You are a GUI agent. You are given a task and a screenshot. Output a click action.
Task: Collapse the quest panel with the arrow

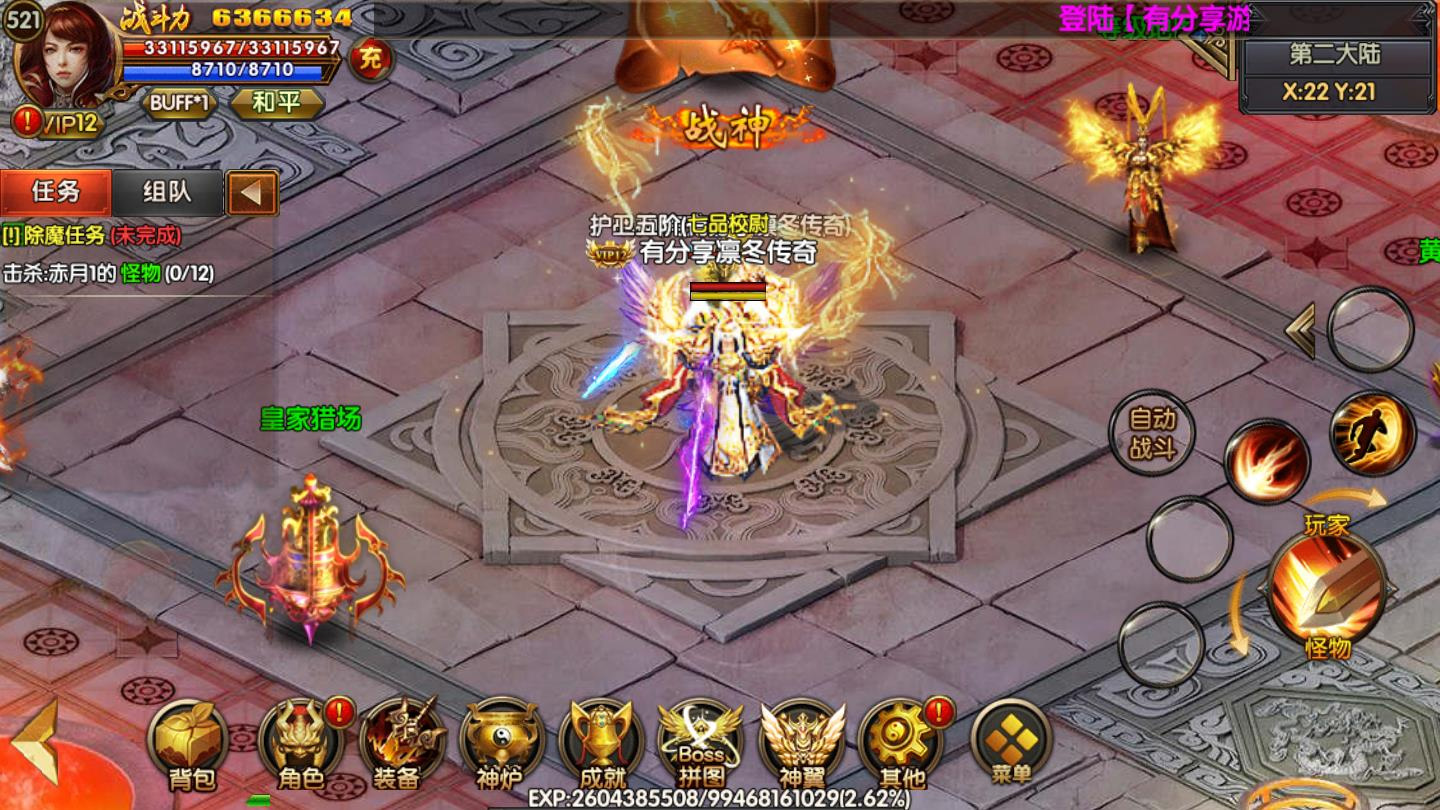coord(252,193)
